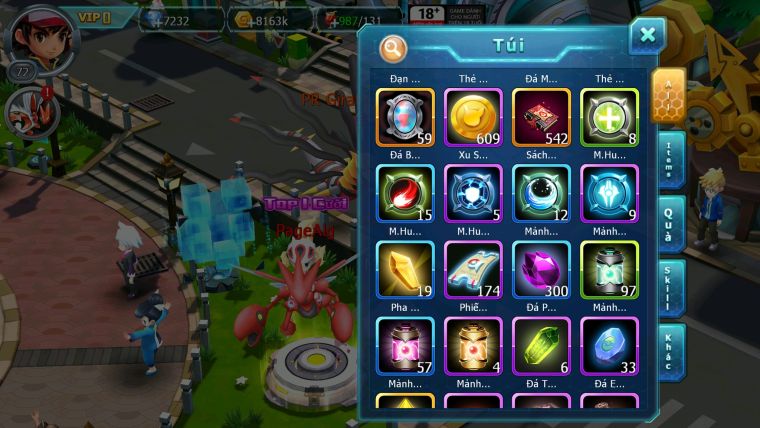Viewport: 760px width, 428px height.
Task: Choose the blue-red orb item with 59
Action: pos(405,118)
